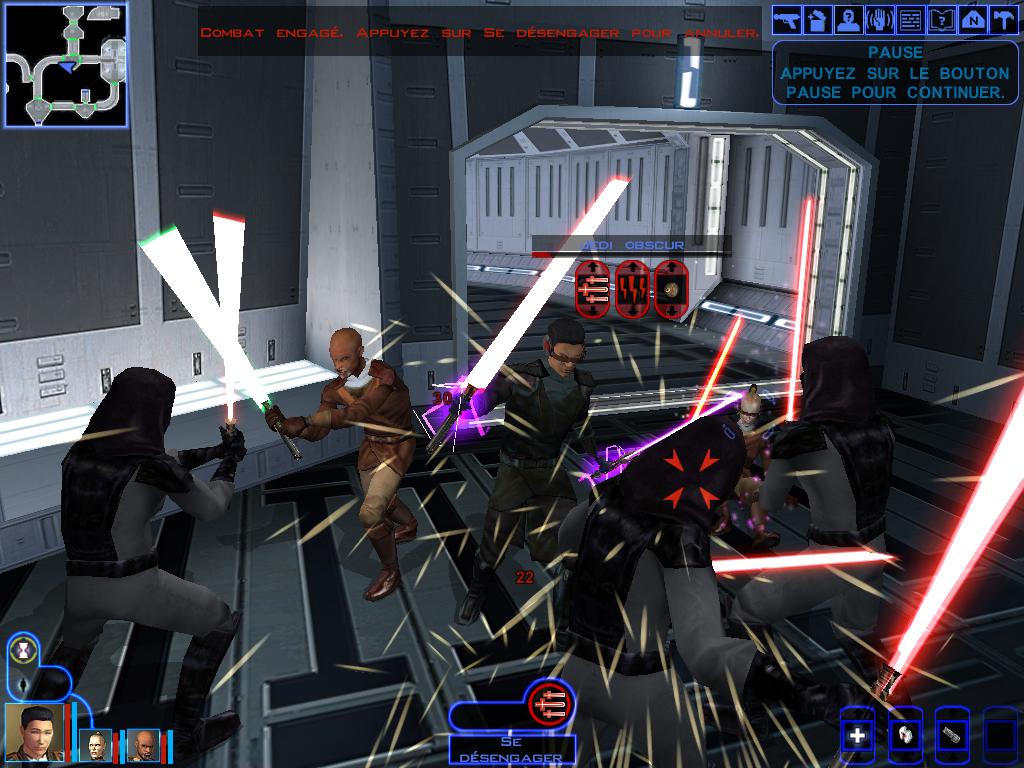This screenshot has width=1024, height=768.
Task: Open the inventory container icon
Action: tap(818, 18)
